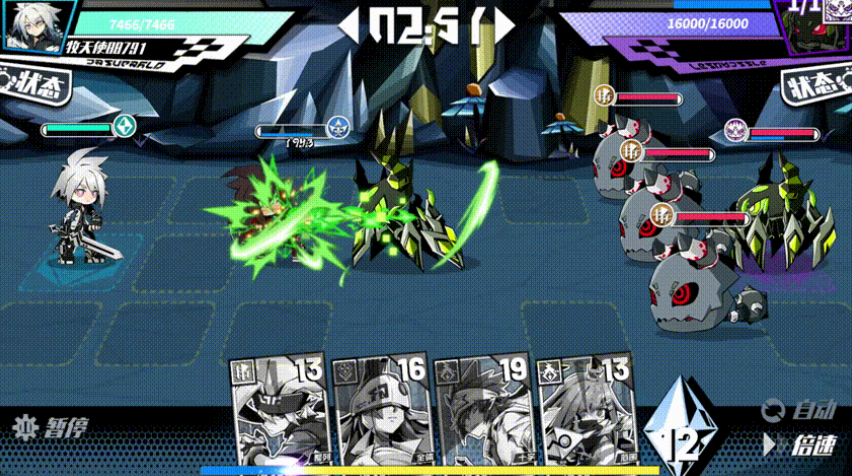Image resolution: width=852 pixels, height=476 pixels.
Task: Select the capped character card costing 16
Action: coord(381,412)
